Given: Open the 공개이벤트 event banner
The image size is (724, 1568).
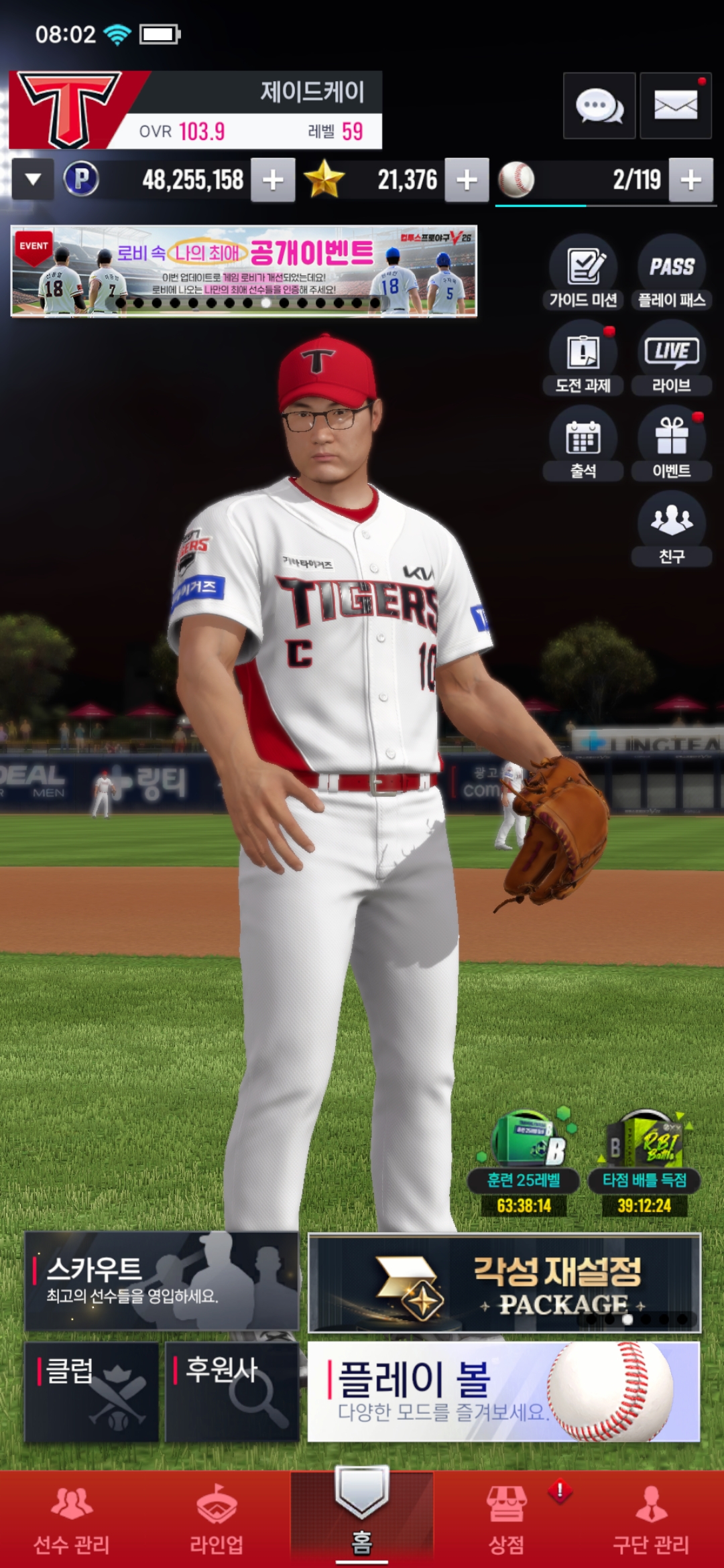Looking at the screenshot, I should (244, 271).
